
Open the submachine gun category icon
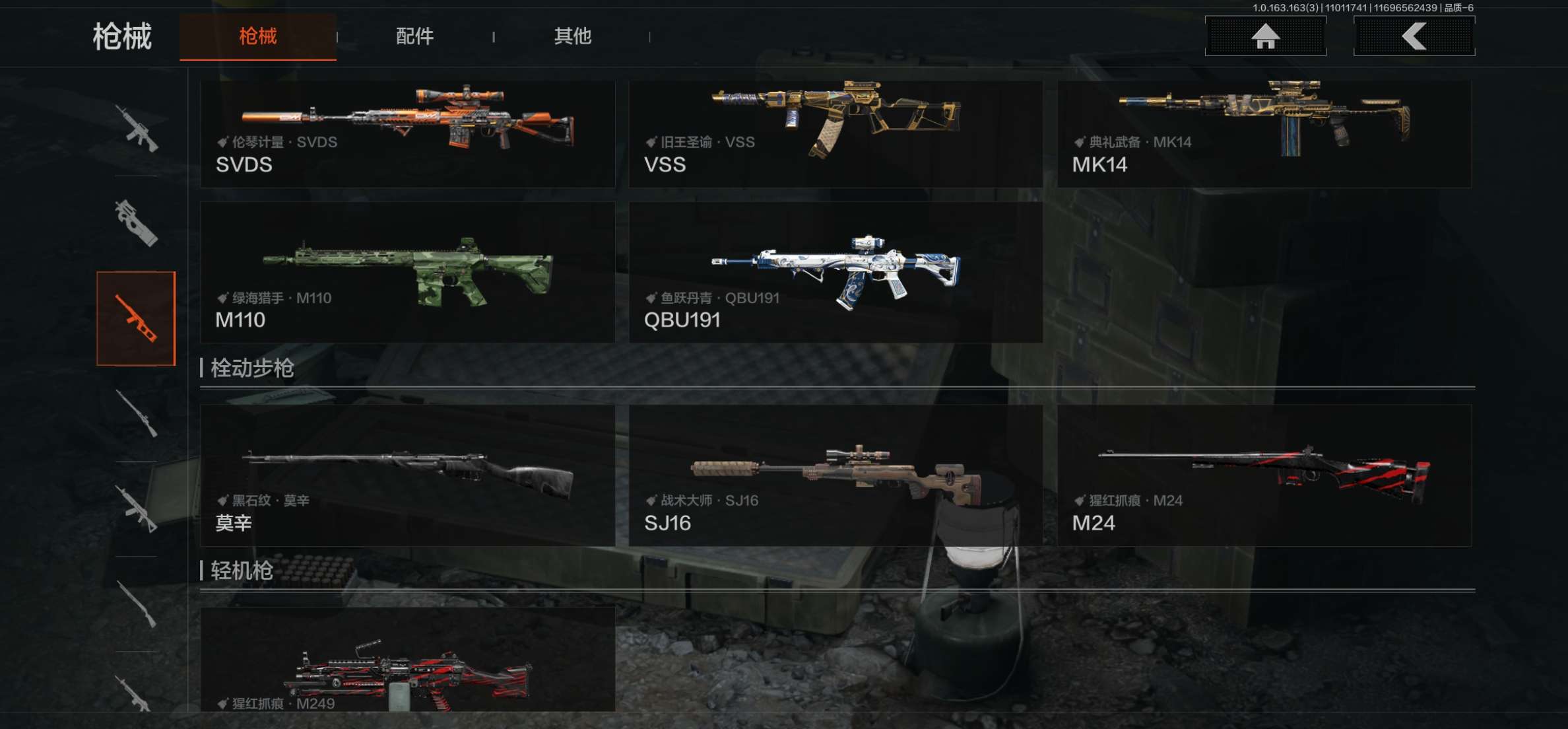coord(136,223)
